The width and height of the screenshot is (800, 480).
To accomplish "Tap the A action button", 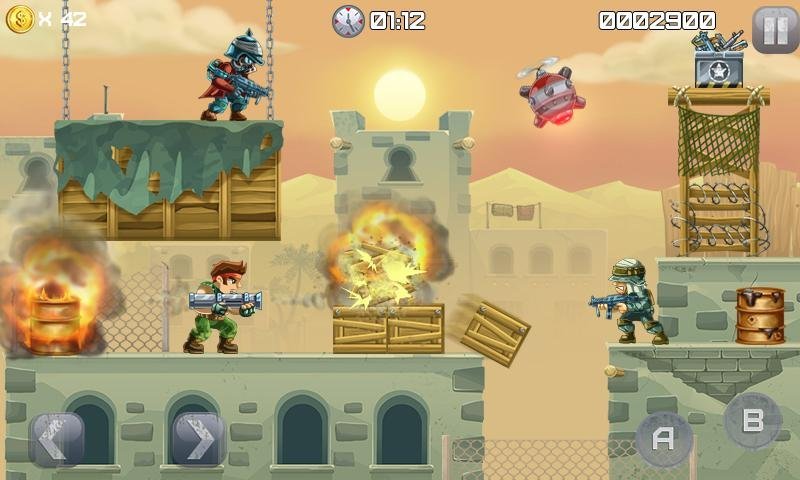I will coord(663,438).
